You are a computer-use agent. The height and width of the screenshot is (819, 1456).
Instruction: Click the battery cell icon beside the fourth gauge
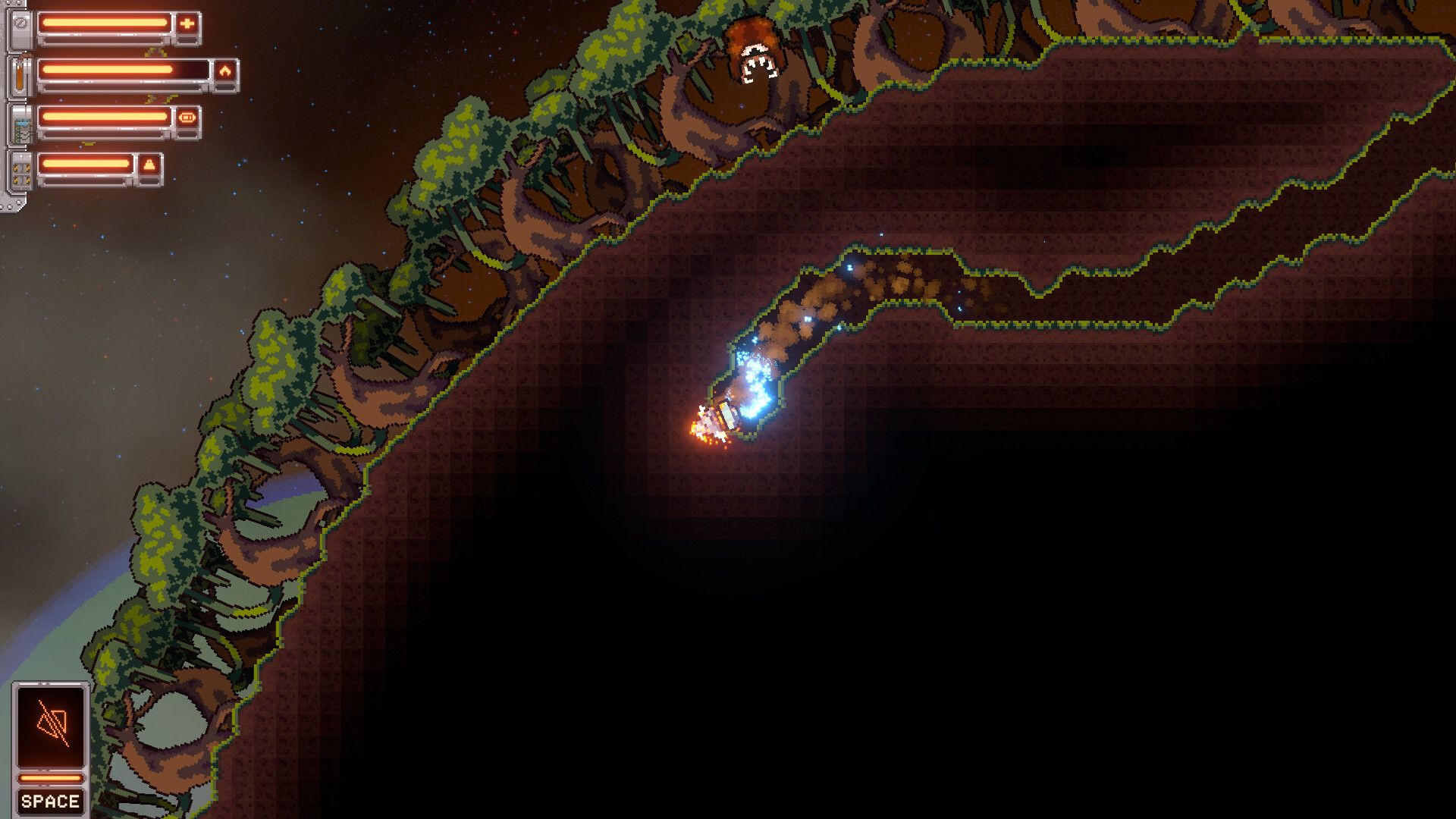tap(21, 175)
